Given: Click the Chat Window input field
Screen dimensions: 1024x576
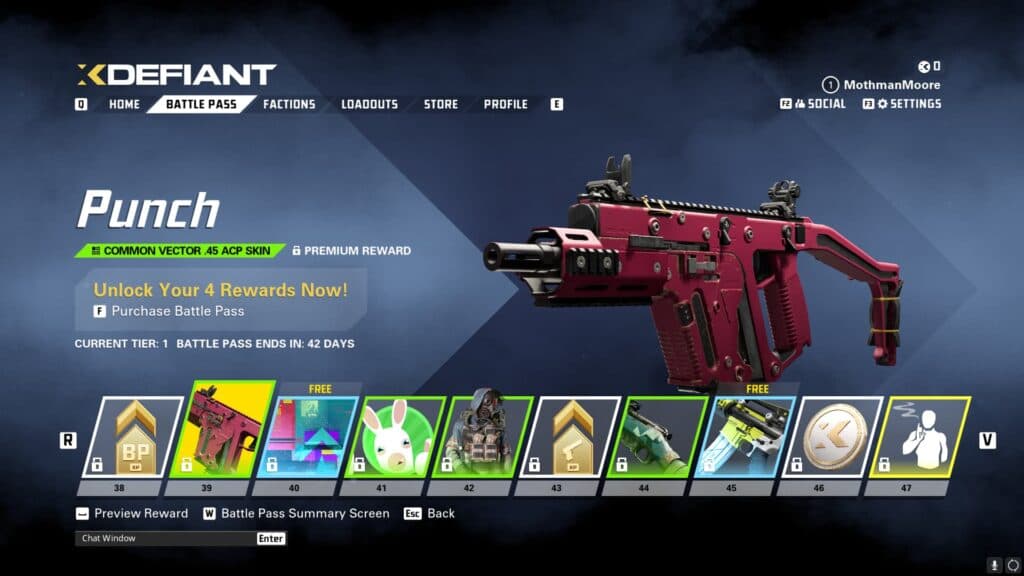Looking at the screenshot, I should pyautogui.click(x=165, y=538).
